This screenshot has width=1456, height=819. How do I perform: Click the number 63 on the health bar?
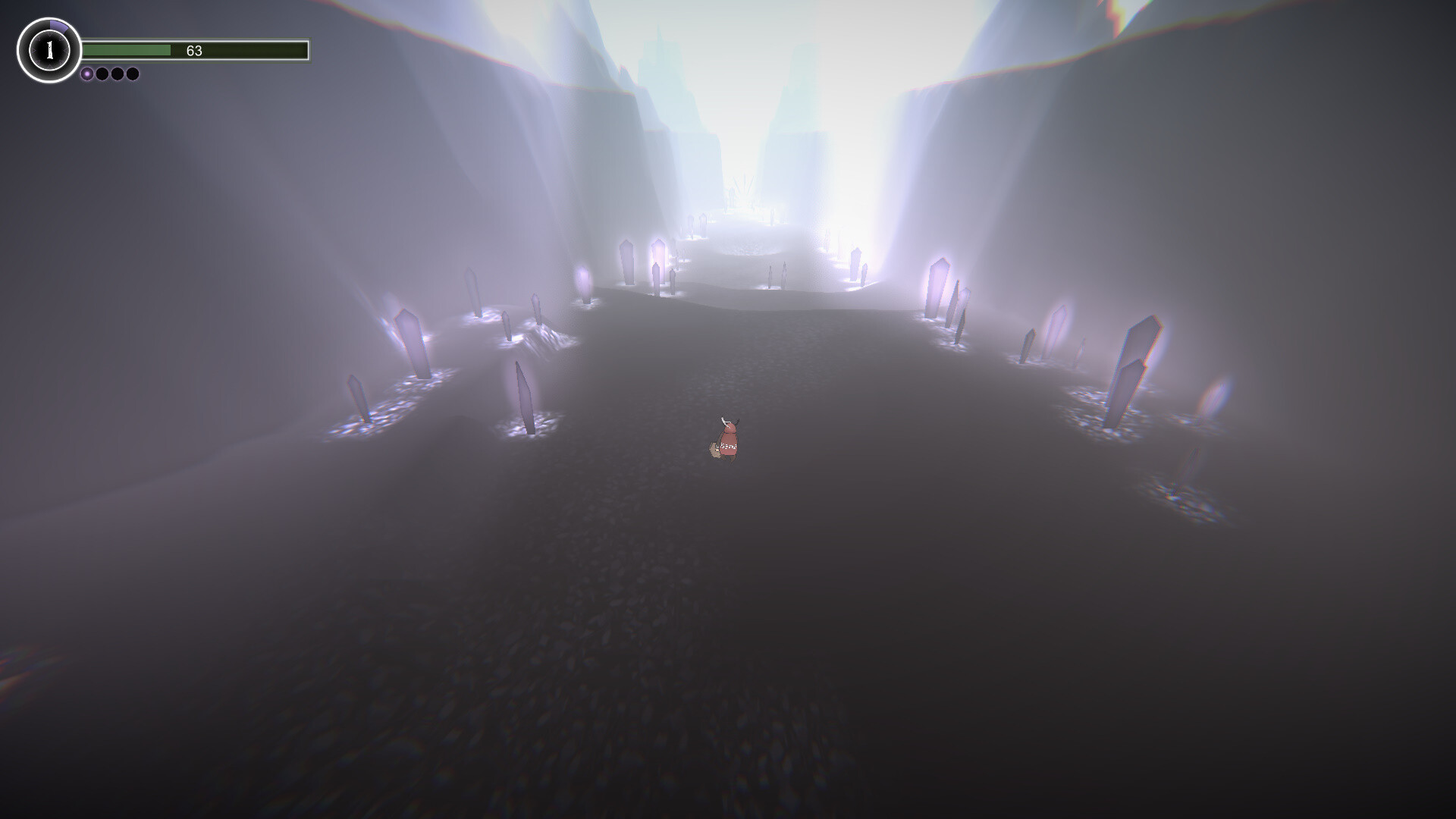196,50
